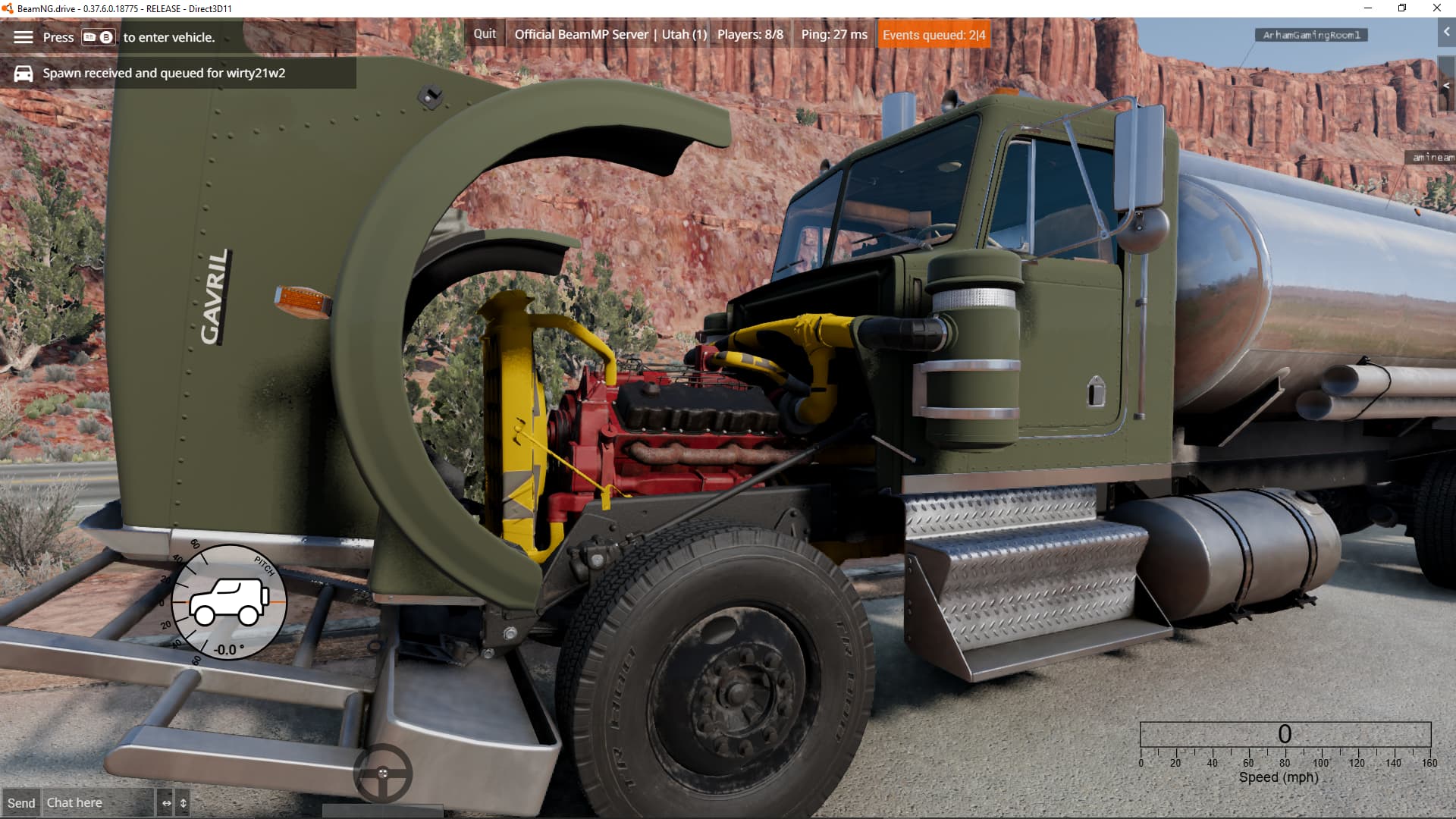Click the Events queued indicator

click(x=934, y=35)
